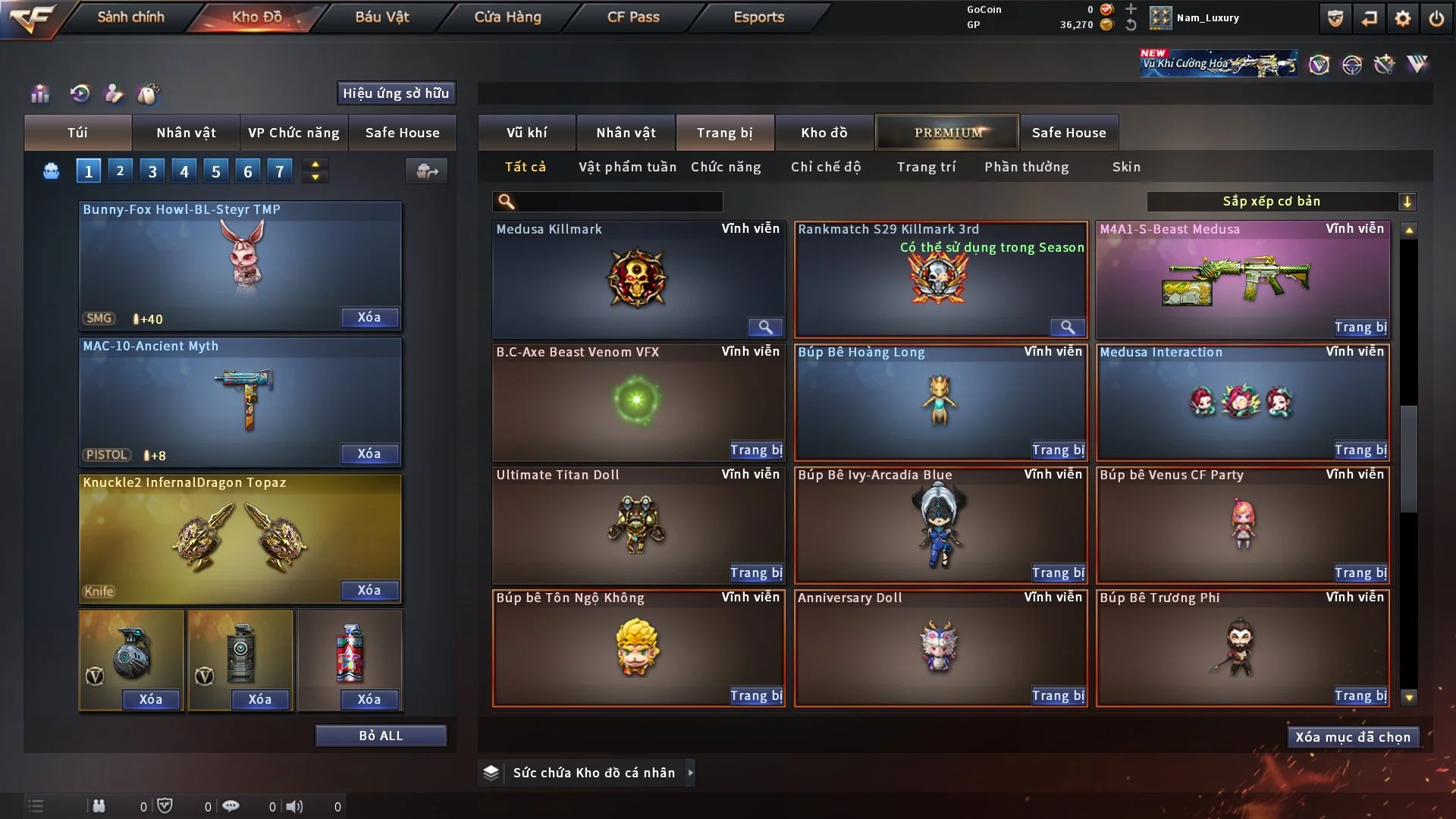This screenshot has height=819, width=1456.
Task: Go to Sảnh chính lobby
Action: tap(130, 17)
